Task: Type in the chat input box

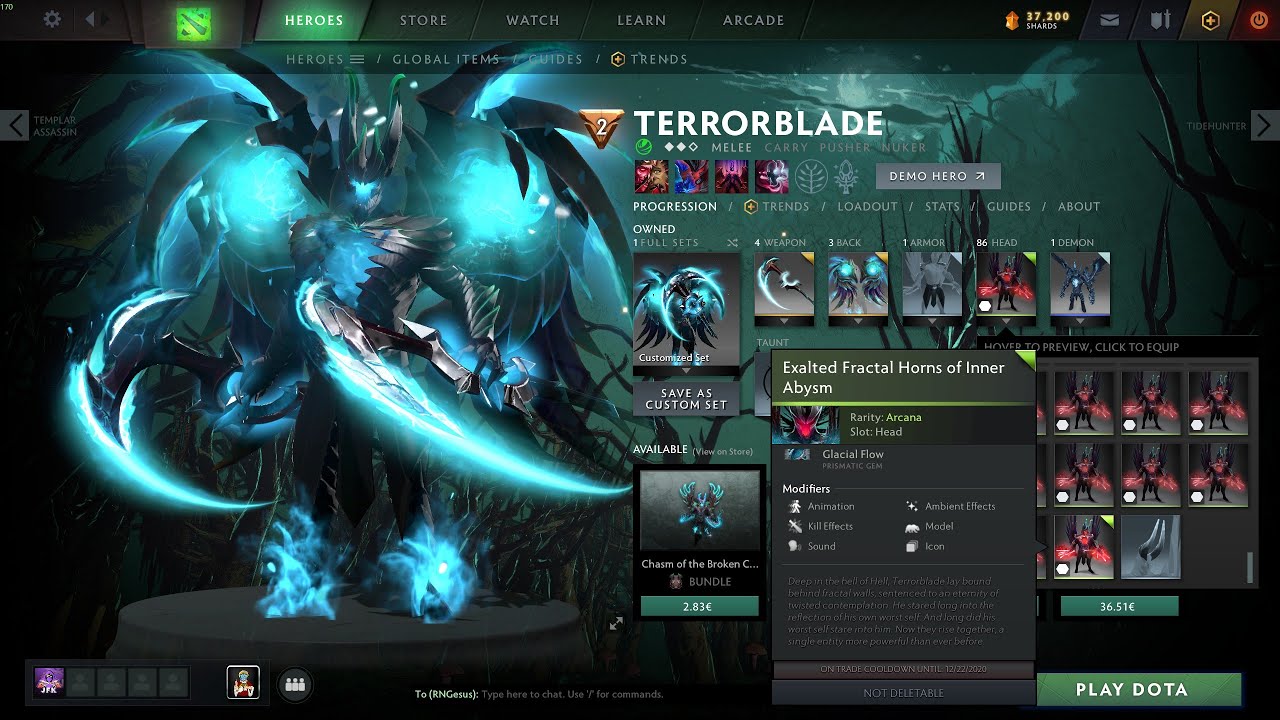Action: click(600, 694)
